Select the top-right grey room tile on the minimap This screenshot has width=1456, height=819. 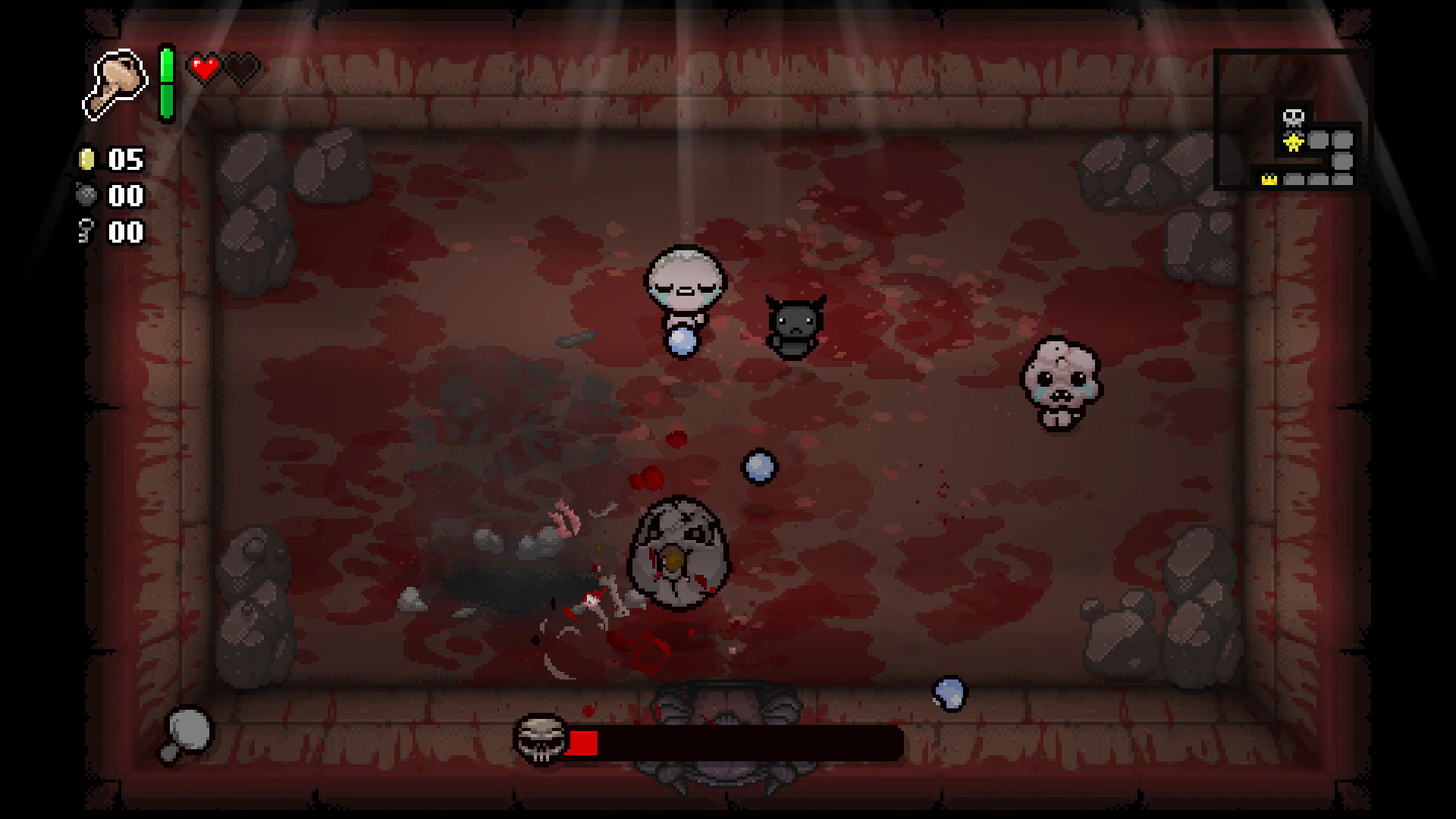(1341, 140)
